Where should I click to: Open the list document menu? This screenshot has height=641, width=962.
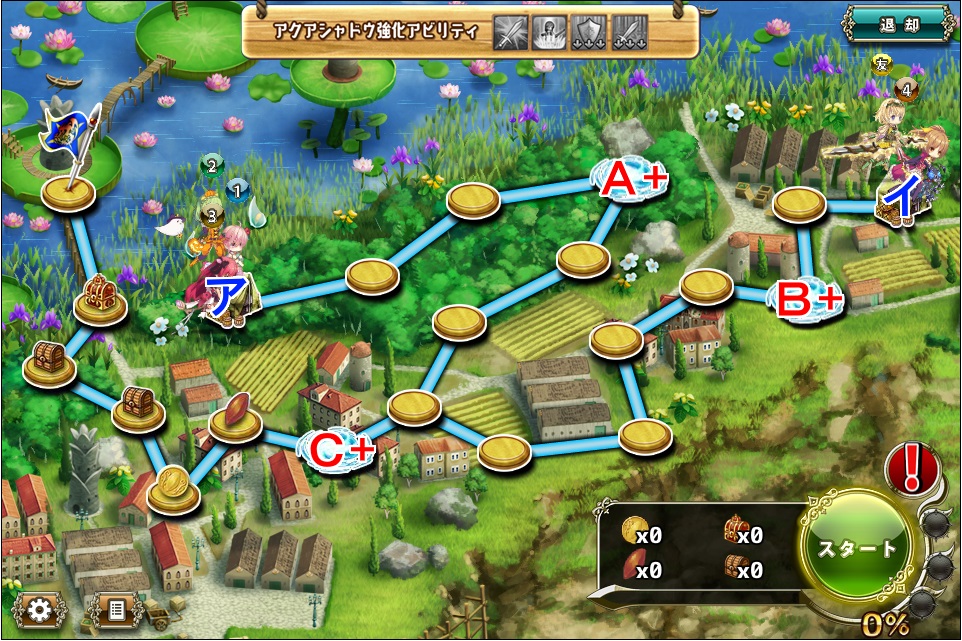coord(115,607)
